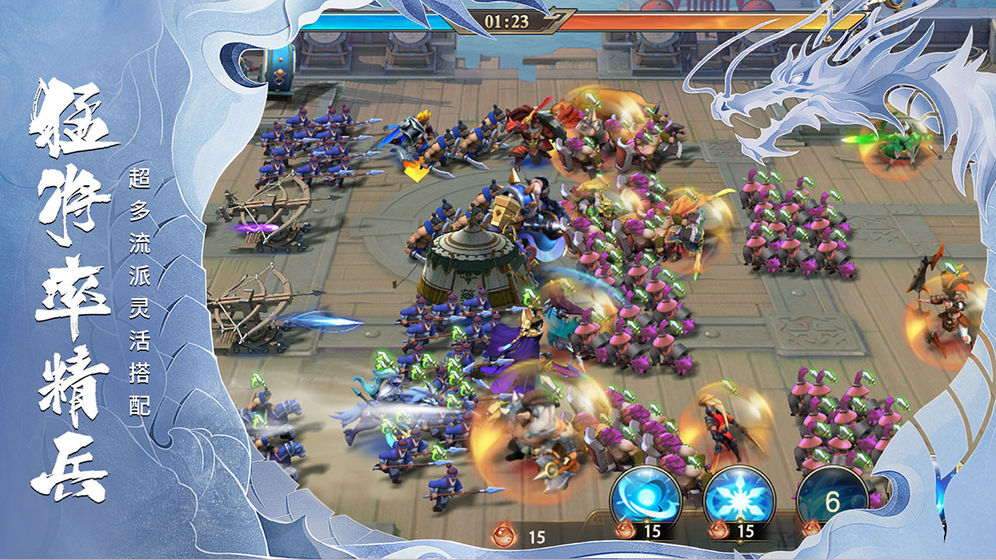Select the skill on cooldown showing 6
Viewport: 996px width, 560px height.
pyautogui.click(x=831, y=497)
